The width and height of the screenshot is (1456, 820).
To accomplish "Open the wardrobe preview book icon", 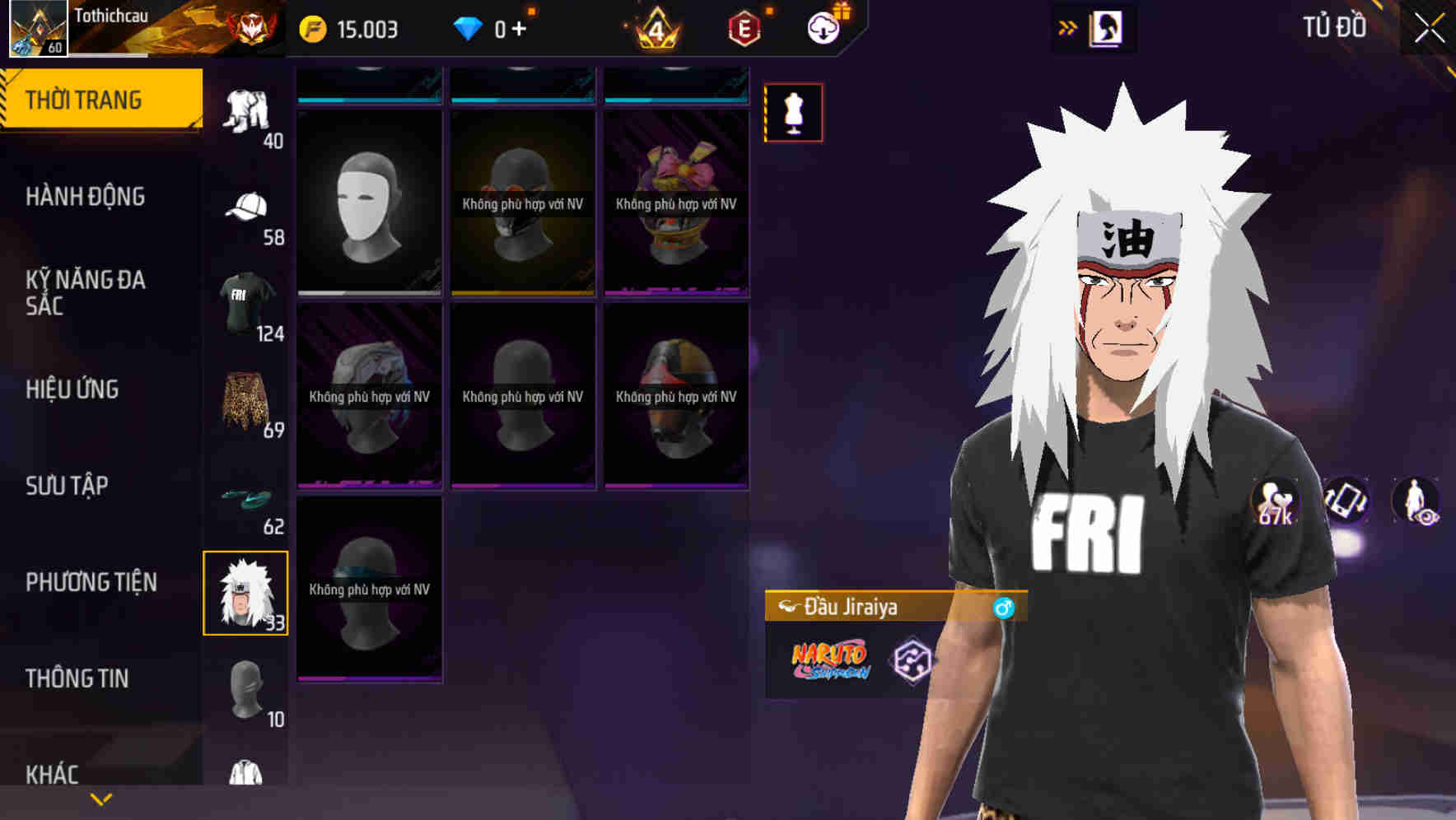I will [1108, 27].
